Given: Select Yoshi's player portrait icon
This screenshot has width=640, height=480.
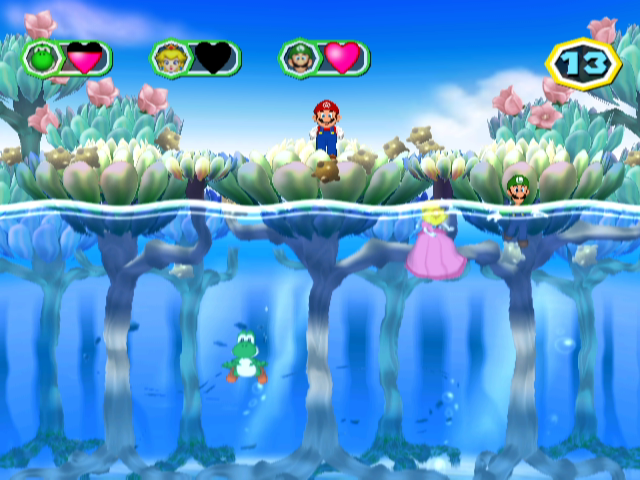Looking at the screenshot, I should coord(40,58).
